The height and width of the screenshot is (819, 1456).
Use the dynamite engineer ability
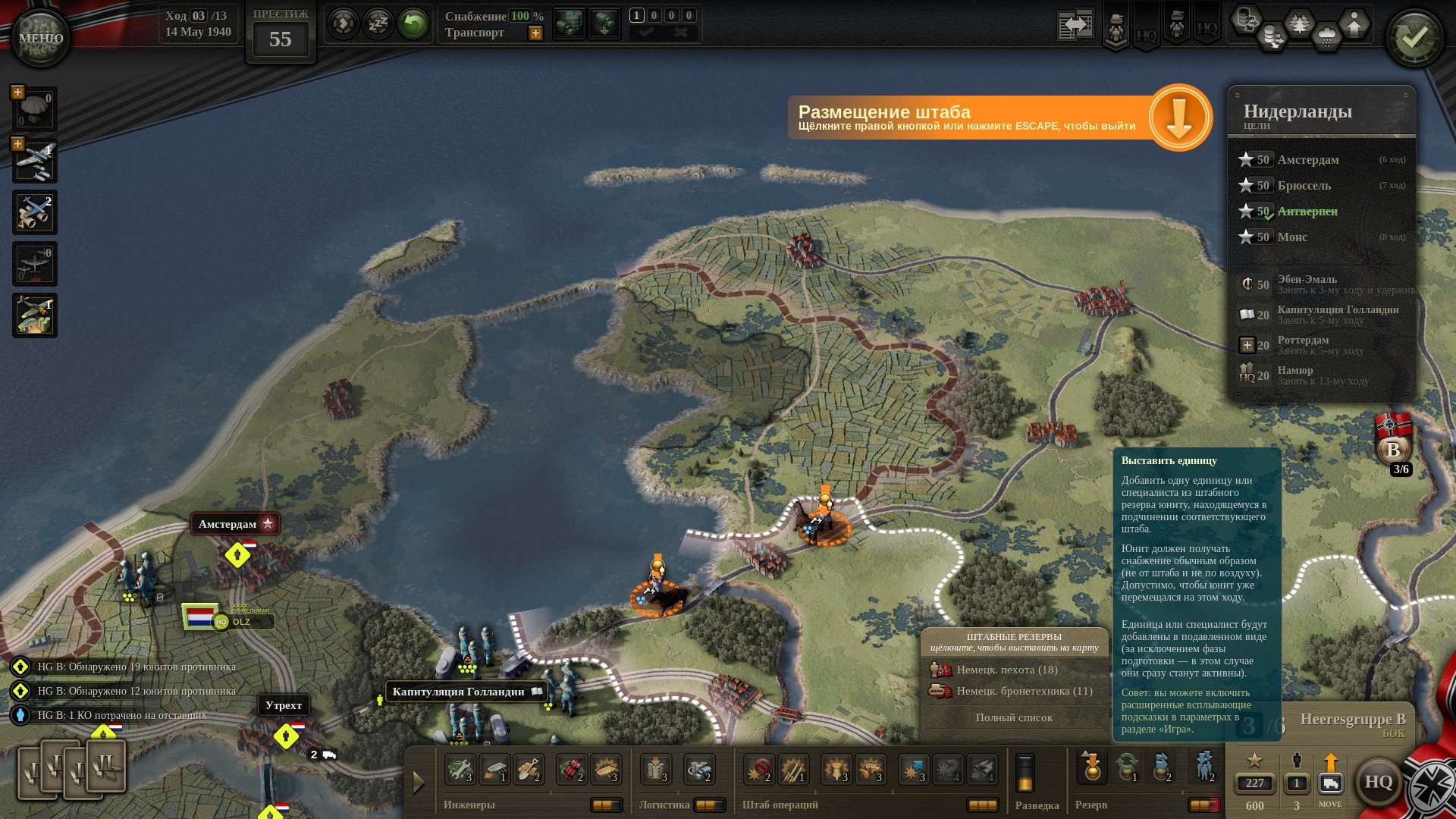[572, 770]
